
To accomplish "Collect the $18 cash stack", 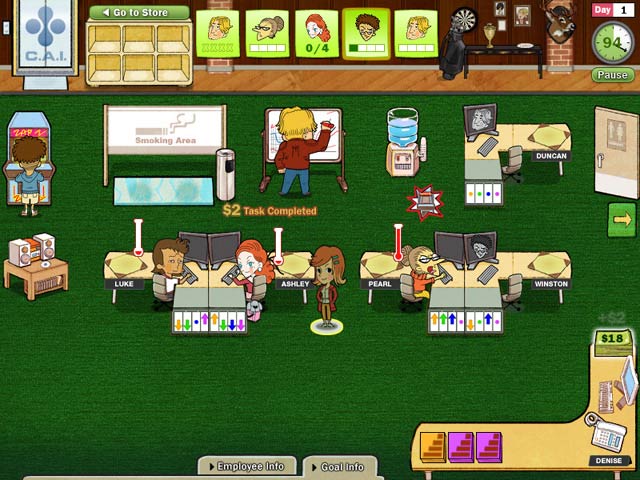I will pos(611,342).
